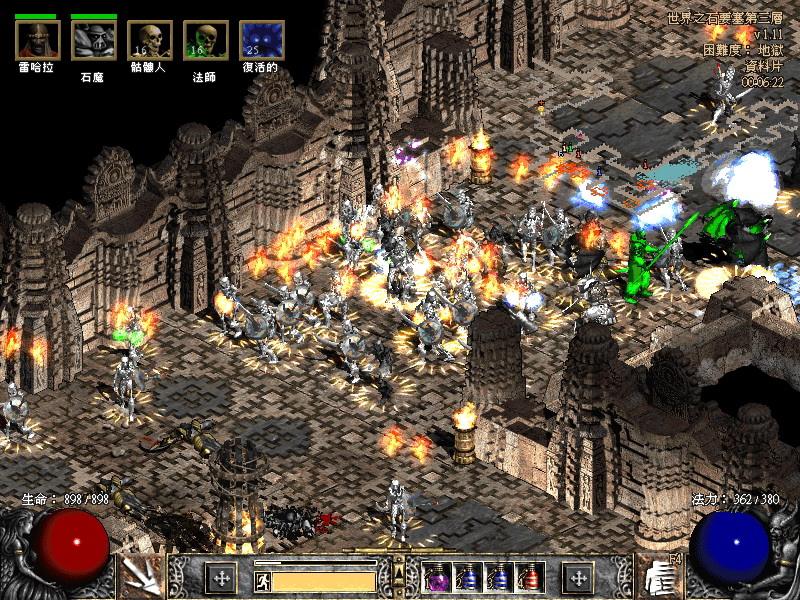The width and height of the screenshot is (800, 600).
Task: Expand the mini panel arrow button
Action: 399,573
